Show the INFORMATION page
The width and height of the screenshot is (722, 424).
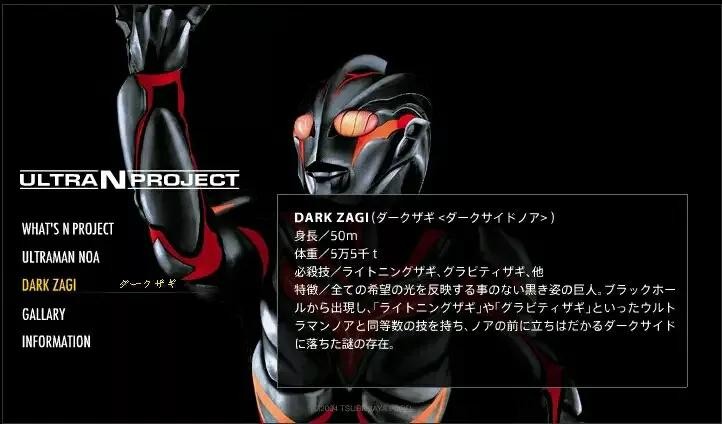tap(56, 342)
